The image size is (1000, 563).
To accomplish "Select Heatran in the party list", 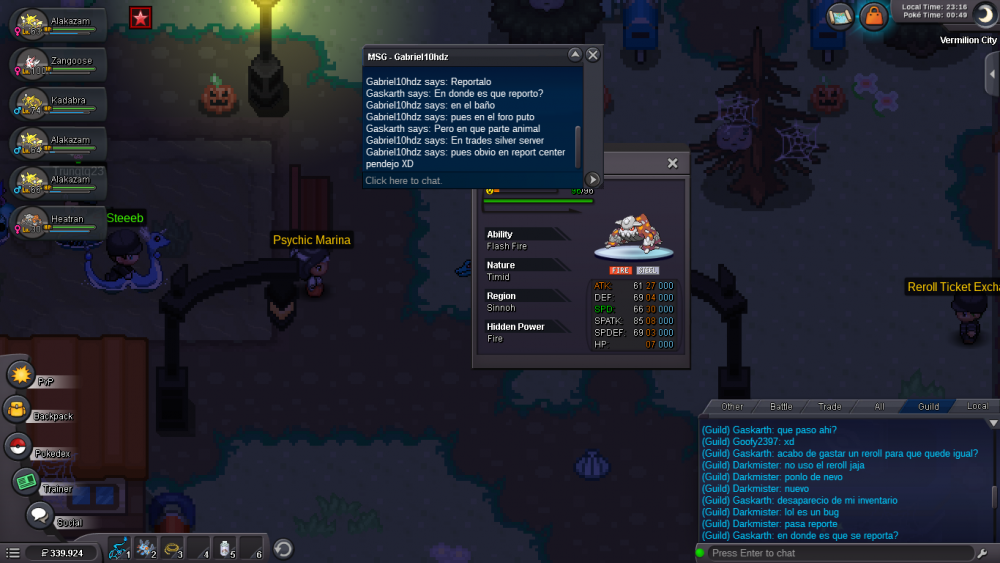I will (x=58, y=221).
